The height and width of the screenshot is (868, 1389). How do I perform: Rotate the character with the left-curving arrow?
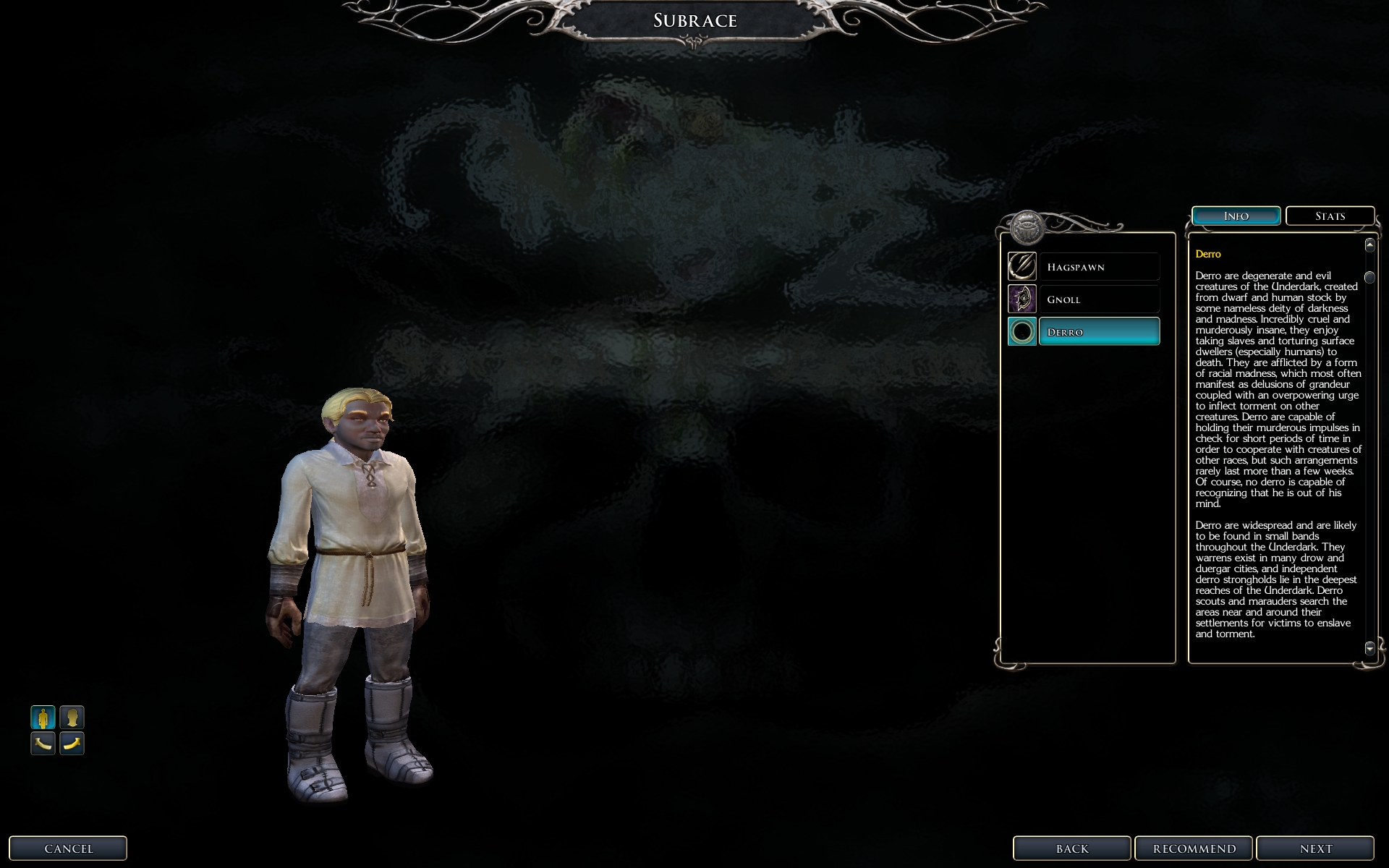[43, 743]
